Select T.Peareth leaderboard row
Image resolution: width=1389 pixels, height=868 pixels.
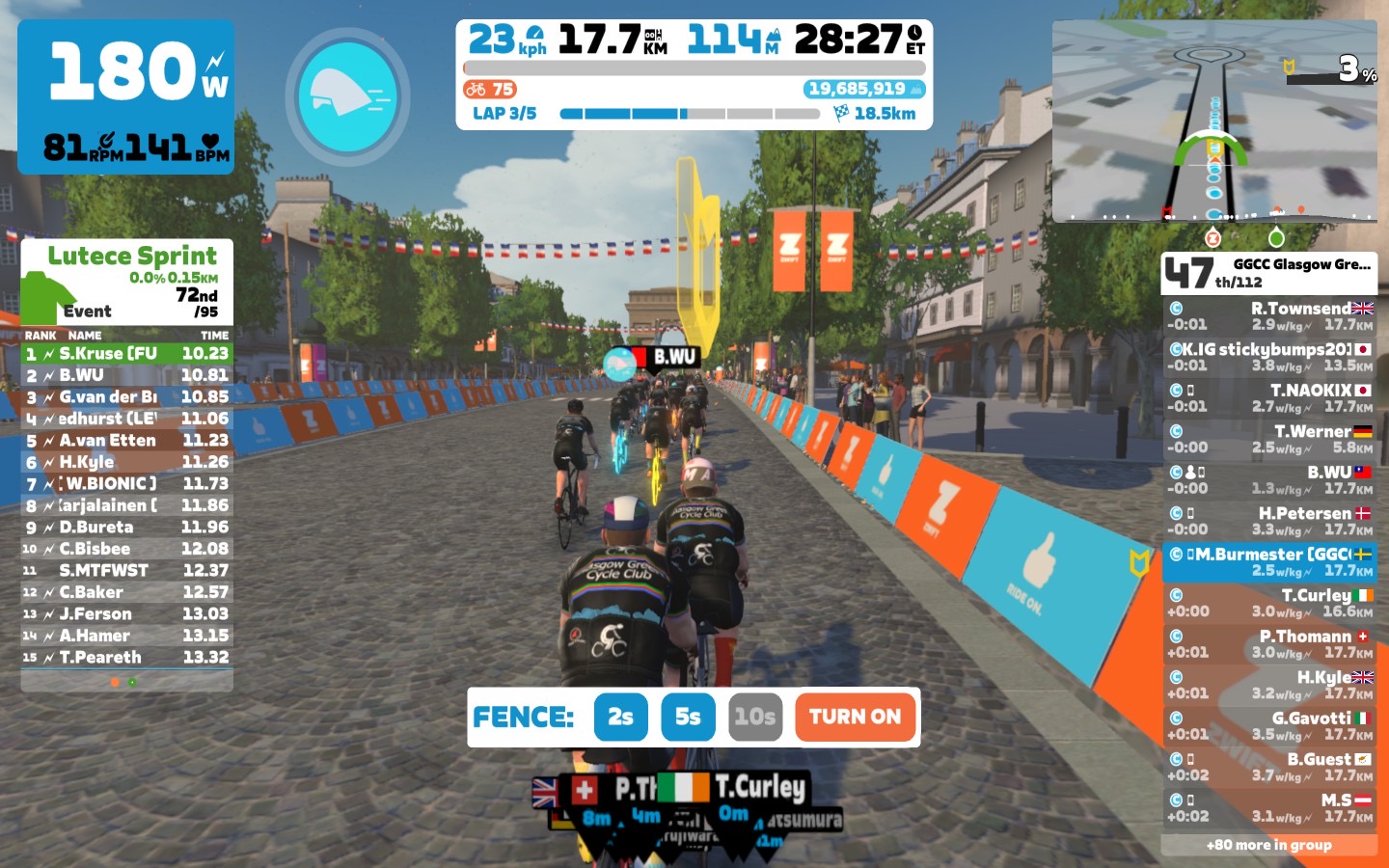(x=126, y=658)
